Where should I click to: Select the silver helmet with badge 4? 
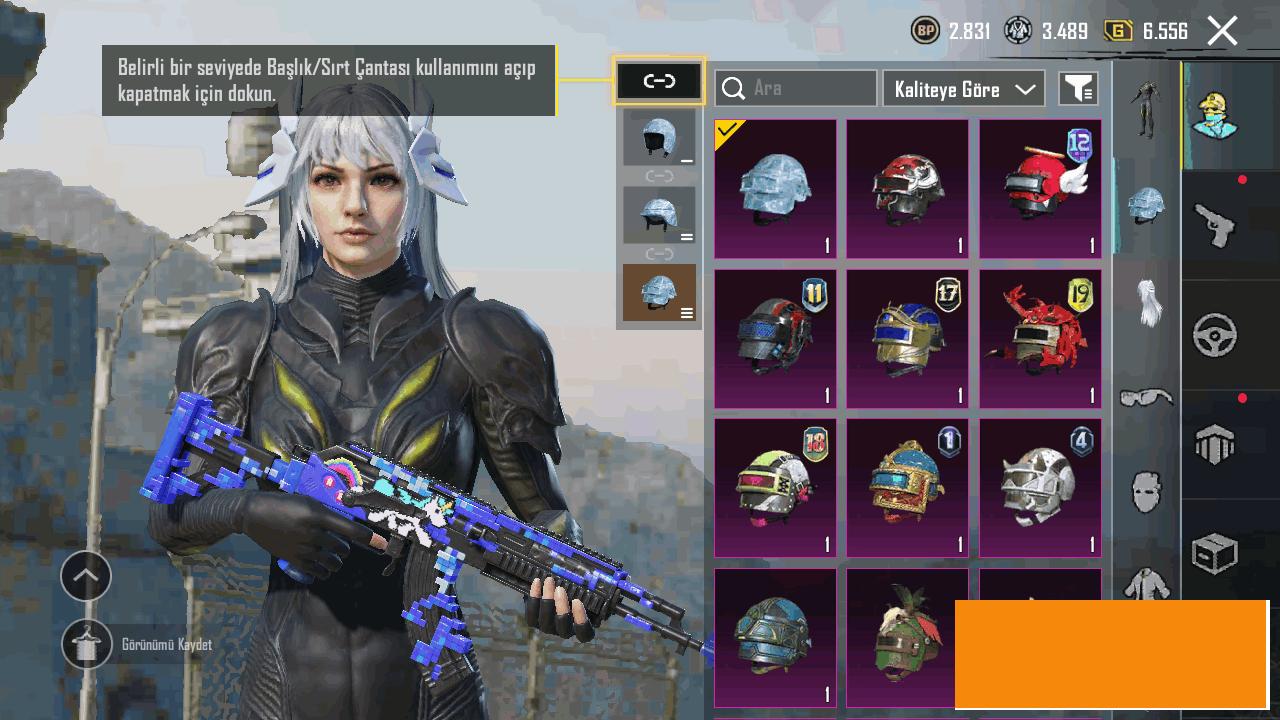point(1040,488)
